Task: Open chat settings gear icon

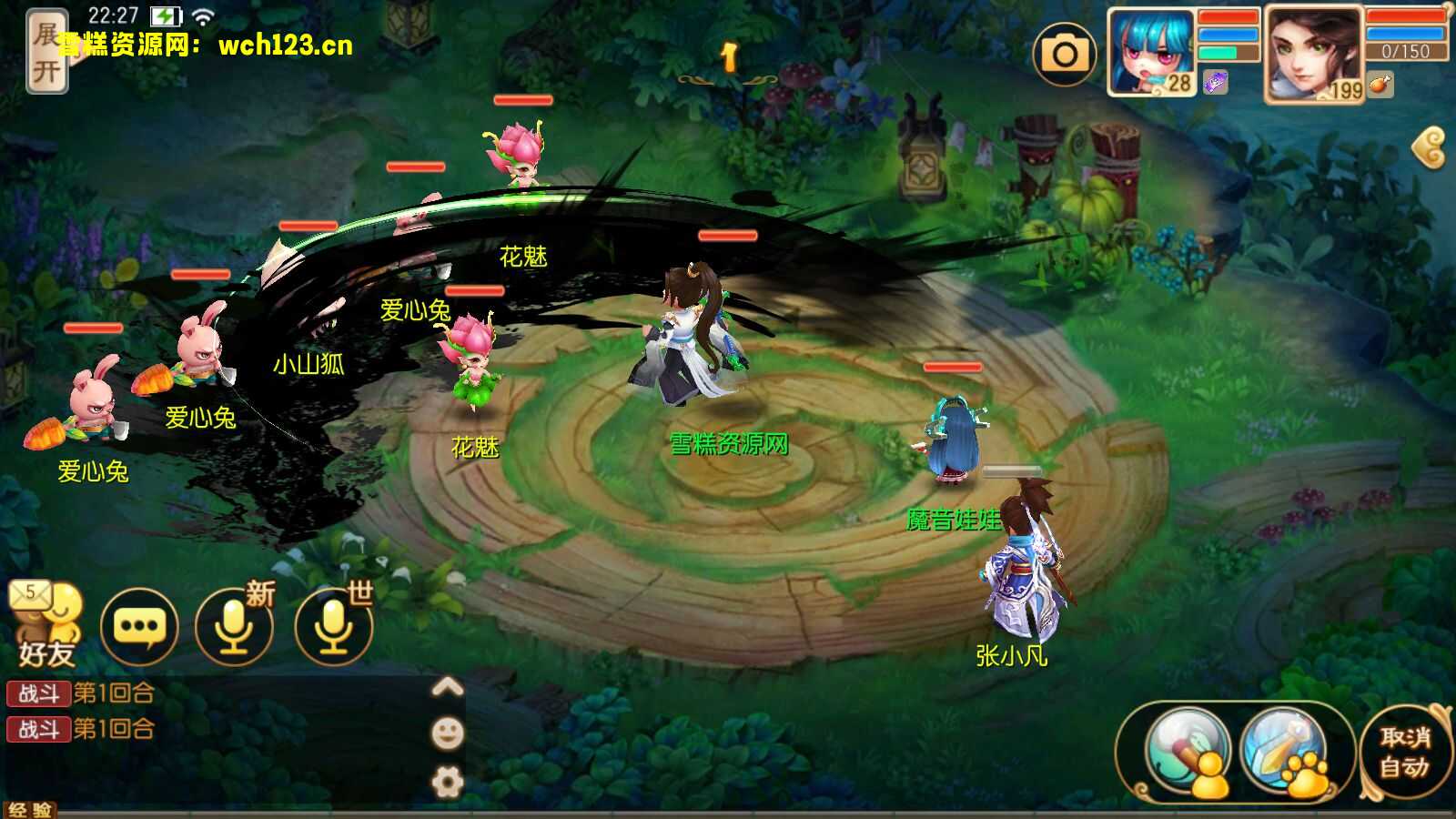Action: pyautogui.click(x=447, y=782)
